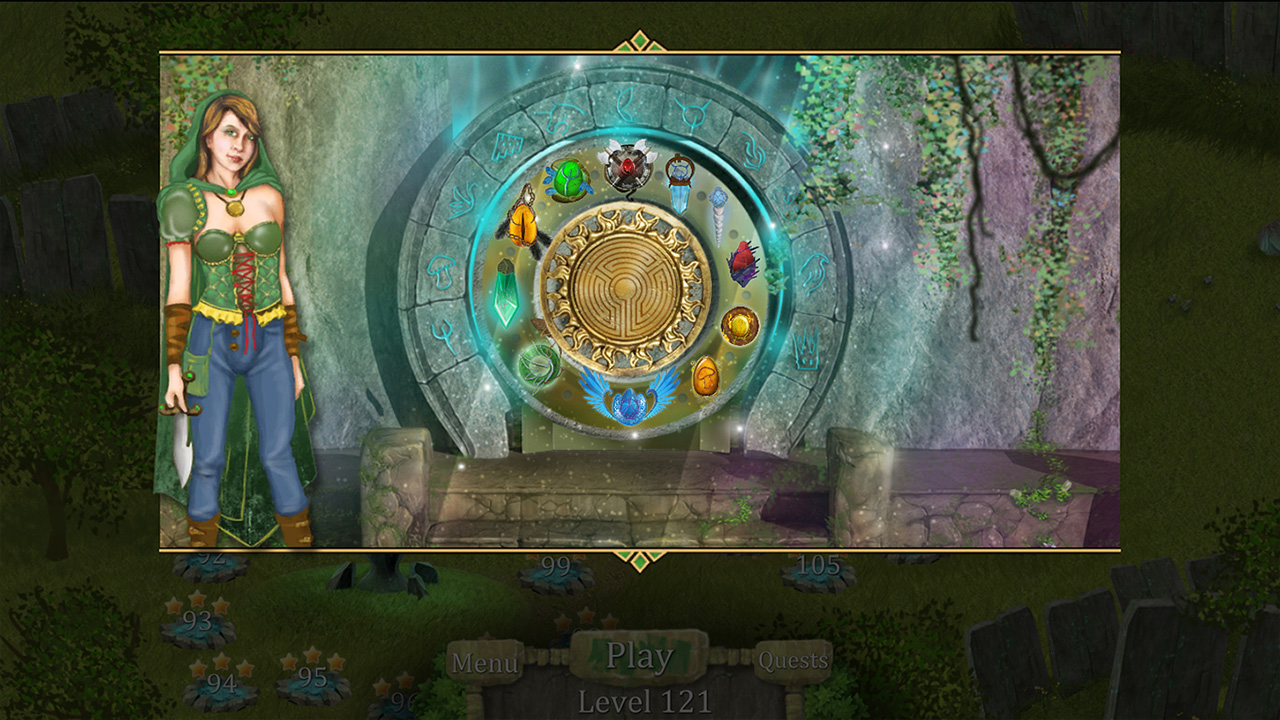Select the amber pendant with chain
The height and width of the screenshot is (720, 1280).
[x=522, y=225]
